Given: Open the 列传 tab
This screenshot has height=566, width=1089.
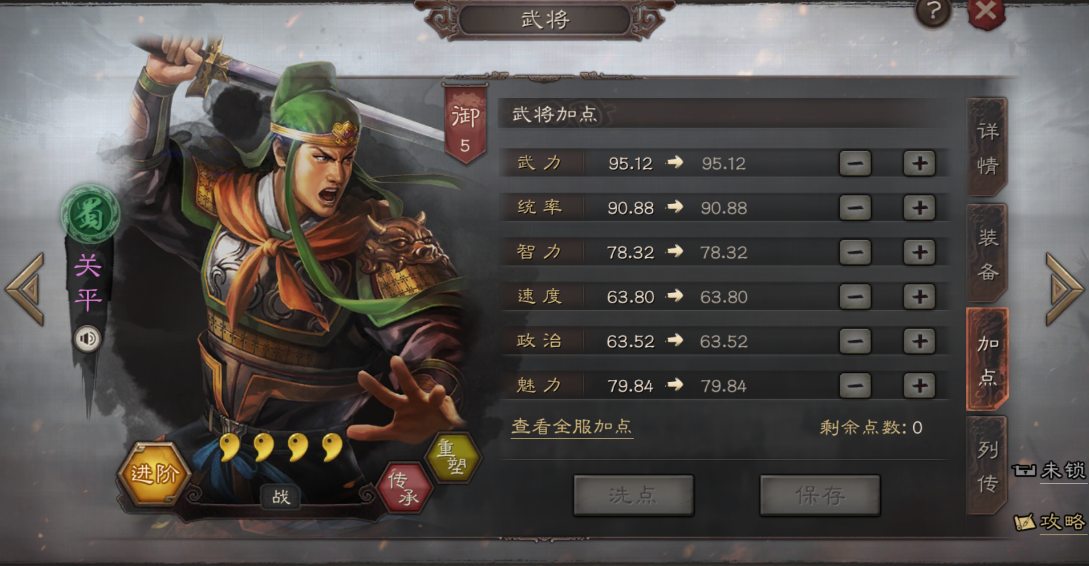Looking at the screenshot, I should tap(987, 463).
